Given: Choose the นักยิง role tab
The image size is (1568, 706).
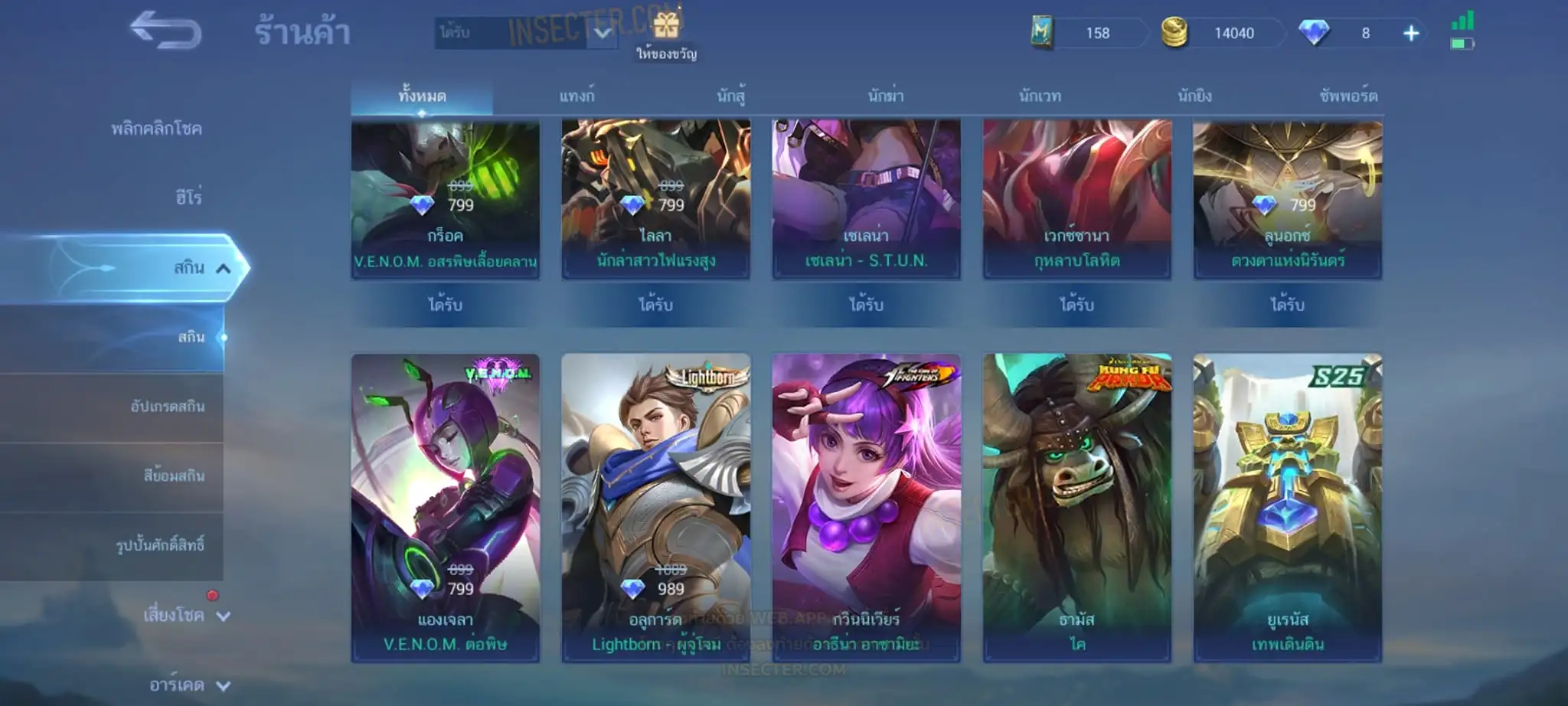Looking at the screenshot, I should 1194,96.
